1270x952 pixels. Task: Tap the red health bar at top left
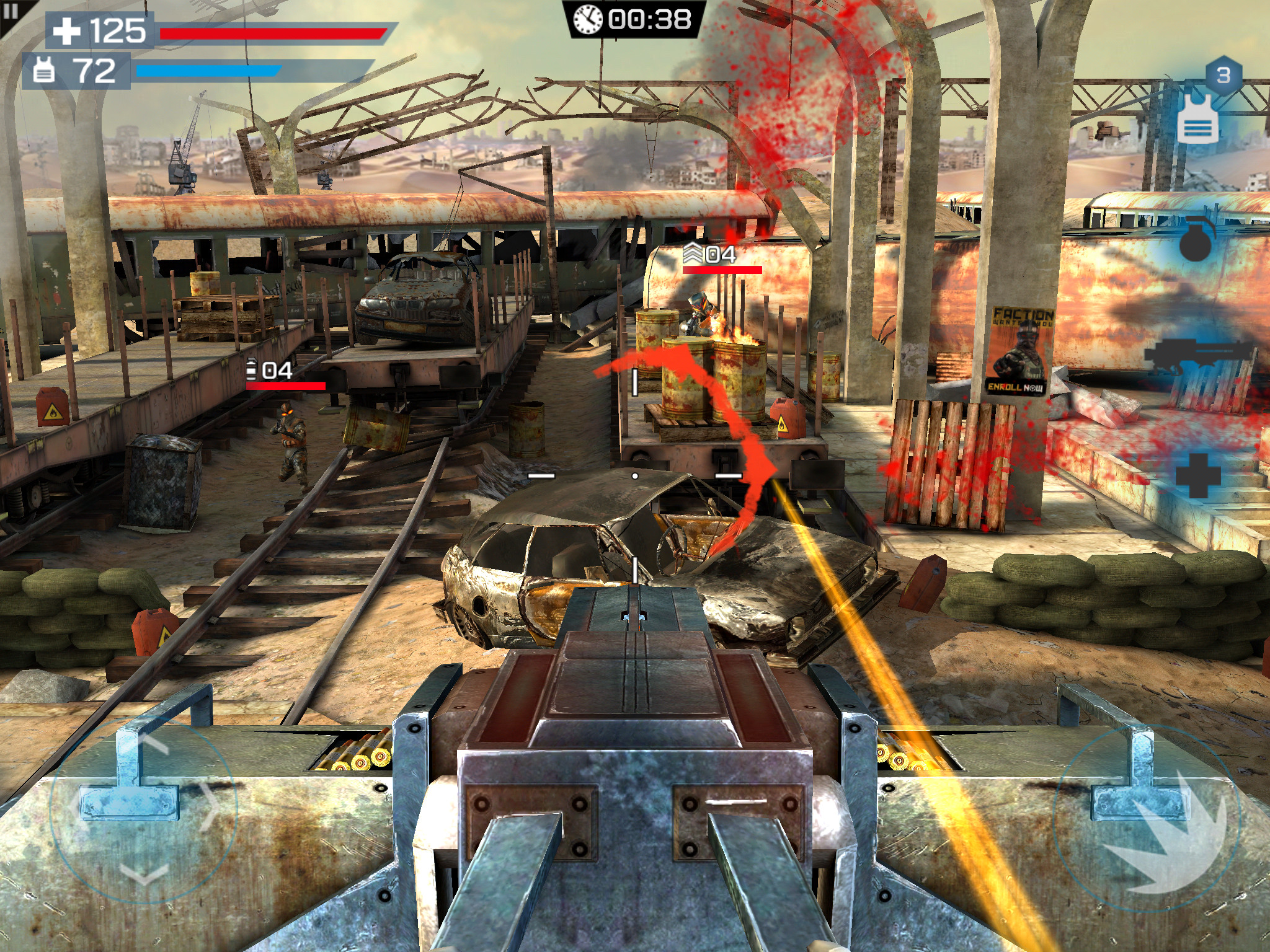tap(273, 34)
